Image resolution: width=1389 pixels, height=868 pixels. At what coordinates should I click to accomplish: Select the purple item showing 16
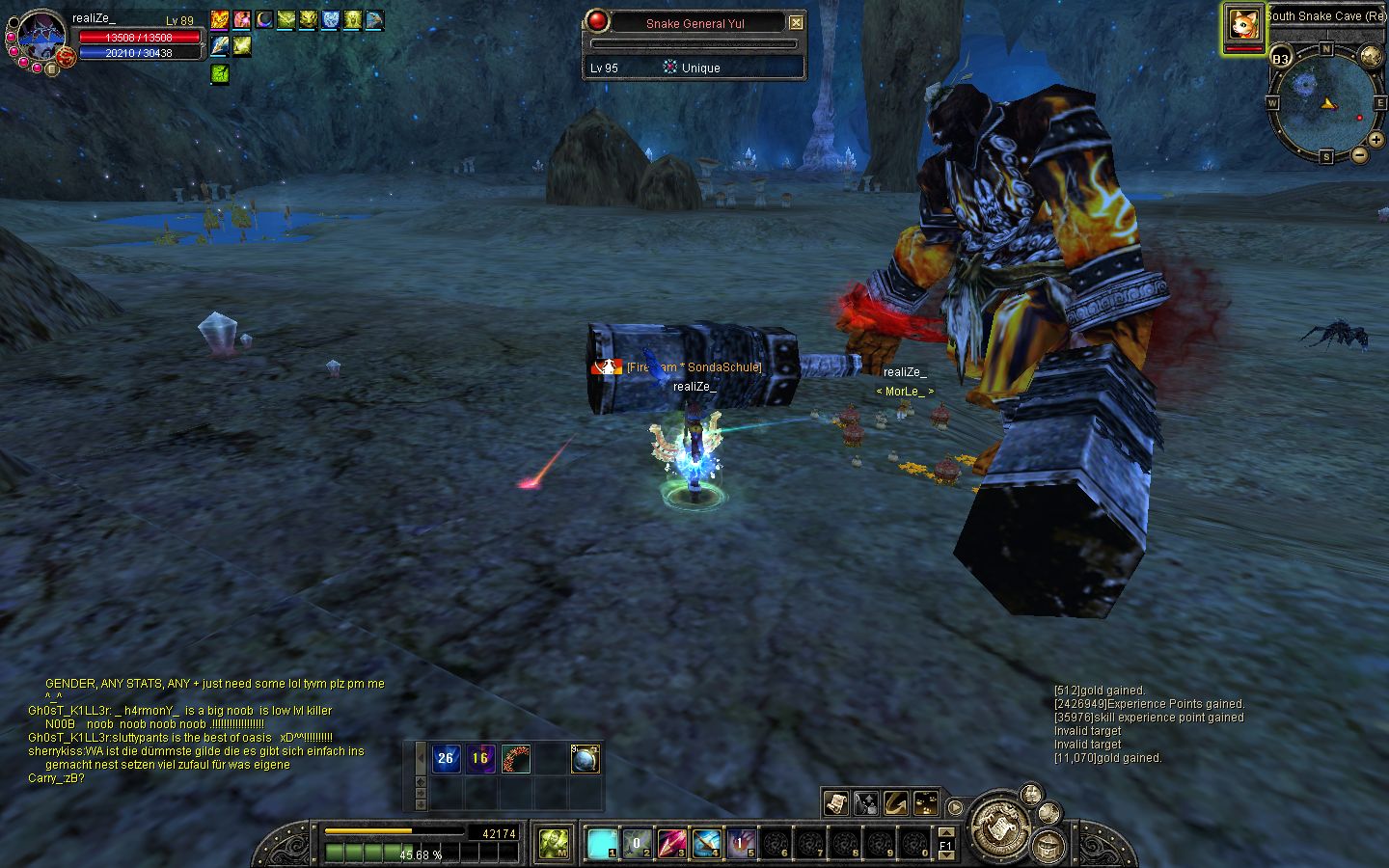480,758
